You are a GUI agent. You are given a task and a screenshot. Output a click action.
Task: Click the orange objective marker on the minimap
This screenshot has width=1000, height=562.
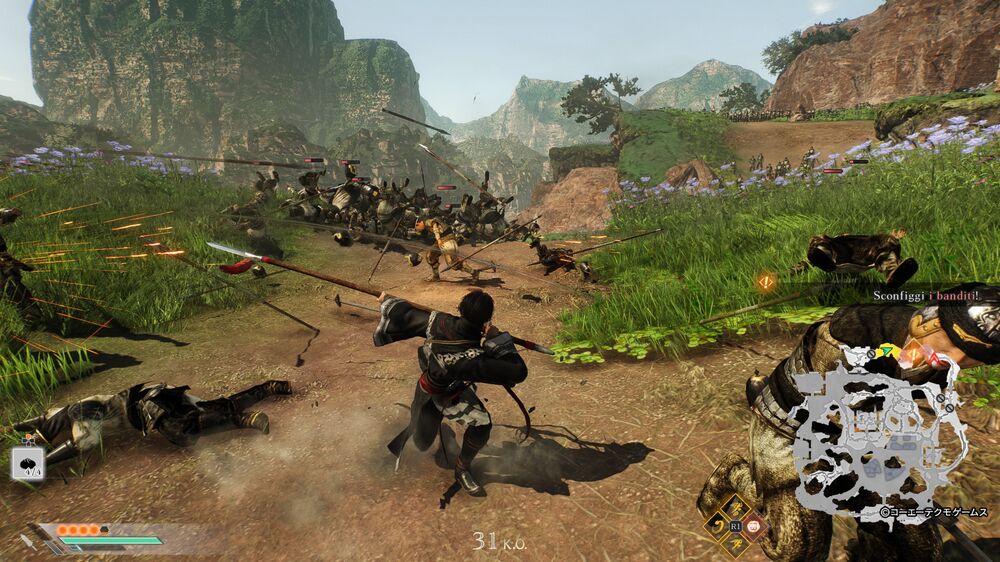pyautogui.click(x=912, y=353)
